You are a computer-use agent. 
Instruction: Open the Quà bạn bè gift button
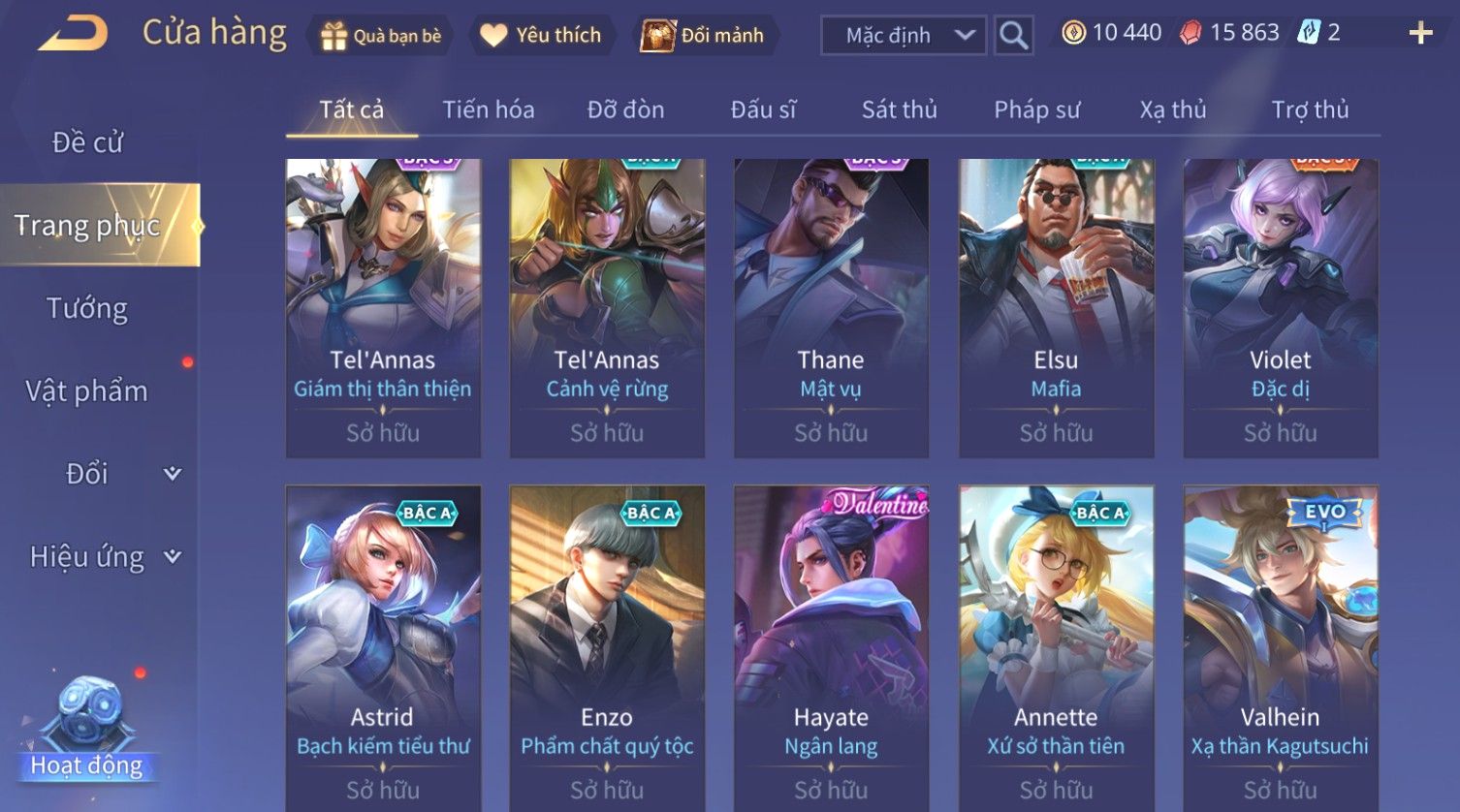tap(380, 36)
